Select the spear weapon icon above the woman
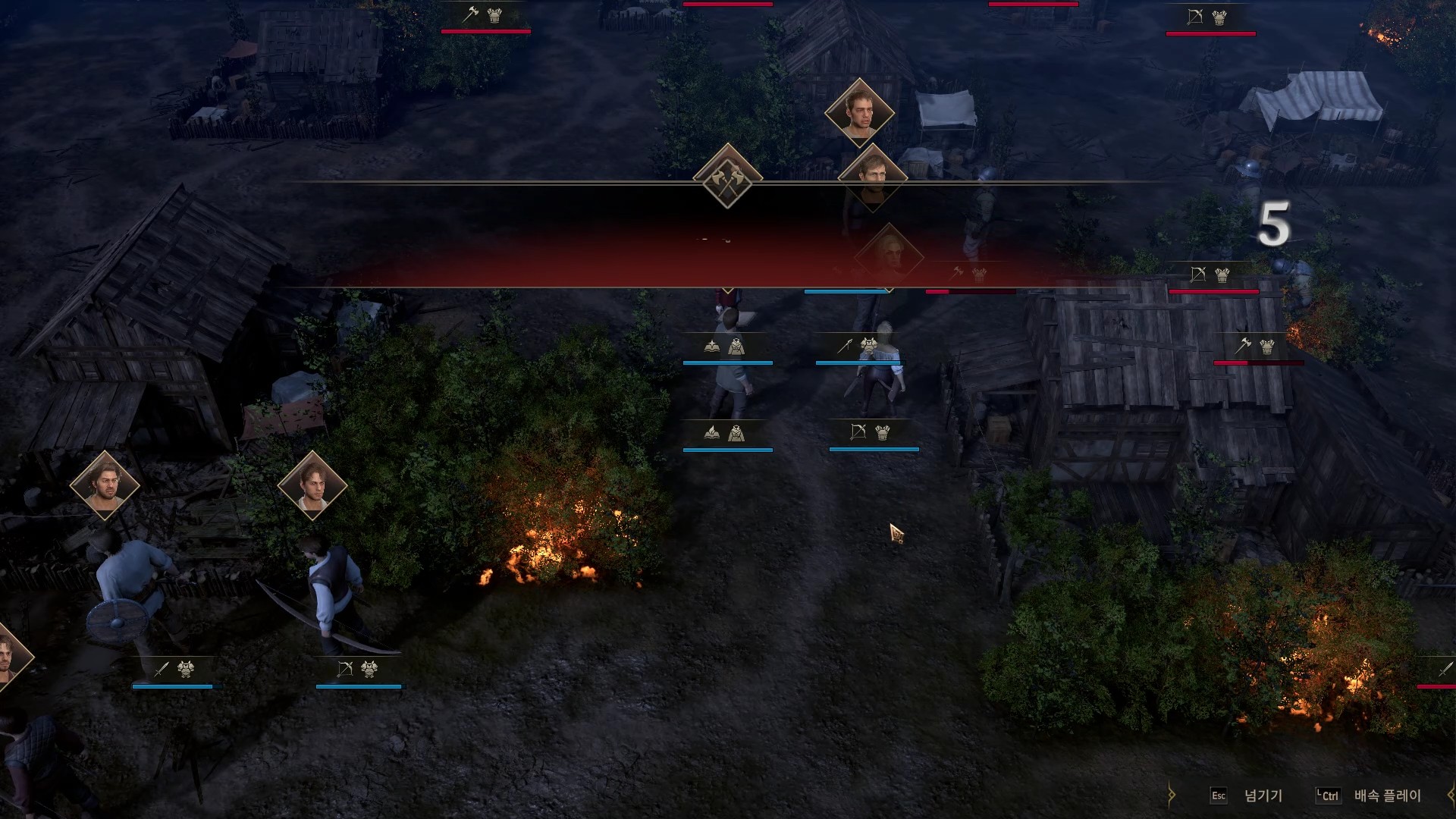Screen dimensions: 1456x819 coord(844,345)
